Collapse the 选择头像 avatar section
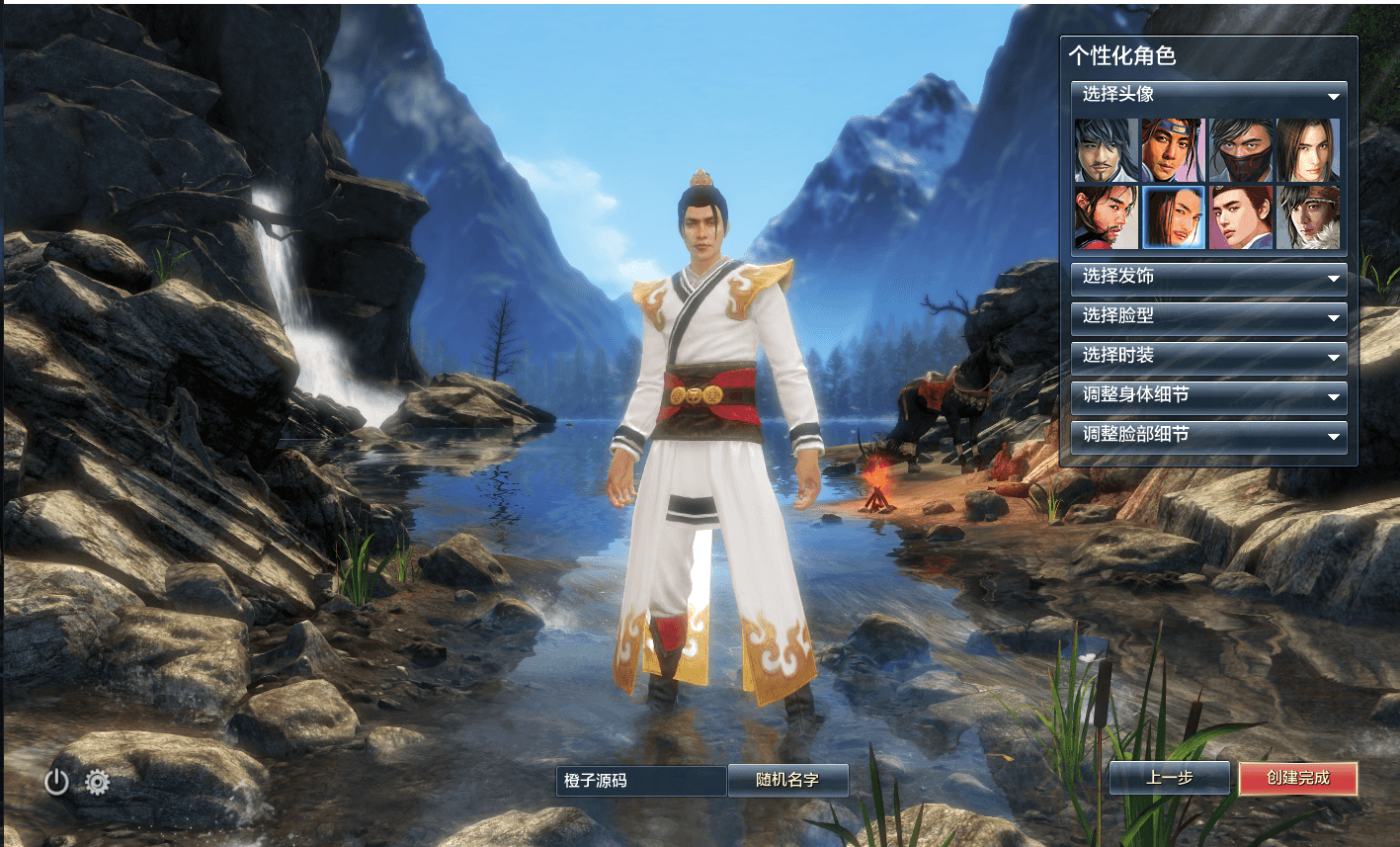This screenshot has height=847, width=1400. click(x=1207, y=97)
